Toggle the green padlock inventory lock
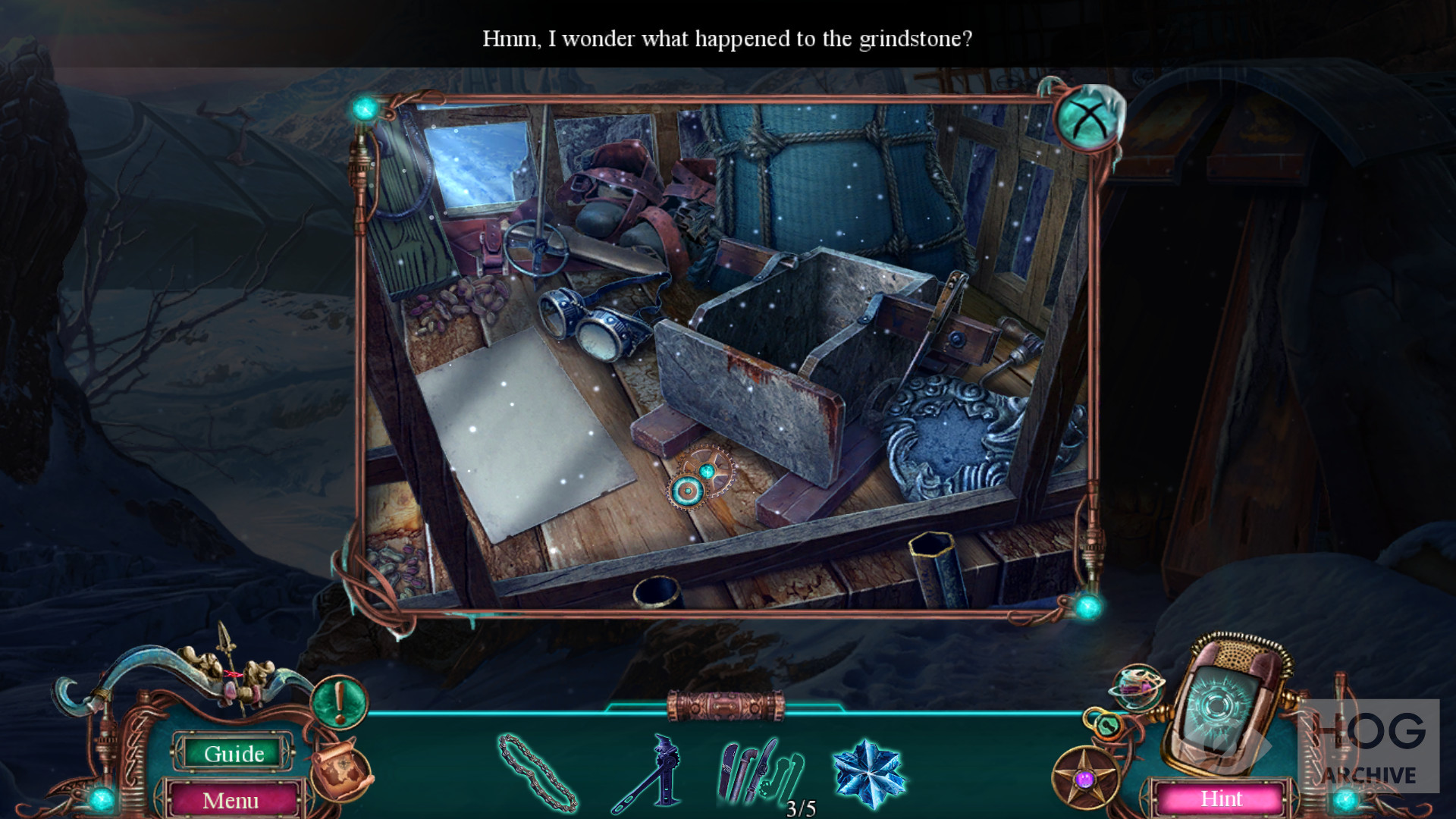This screenshot has width=1456, height=819. click(x=1106, y=725)
